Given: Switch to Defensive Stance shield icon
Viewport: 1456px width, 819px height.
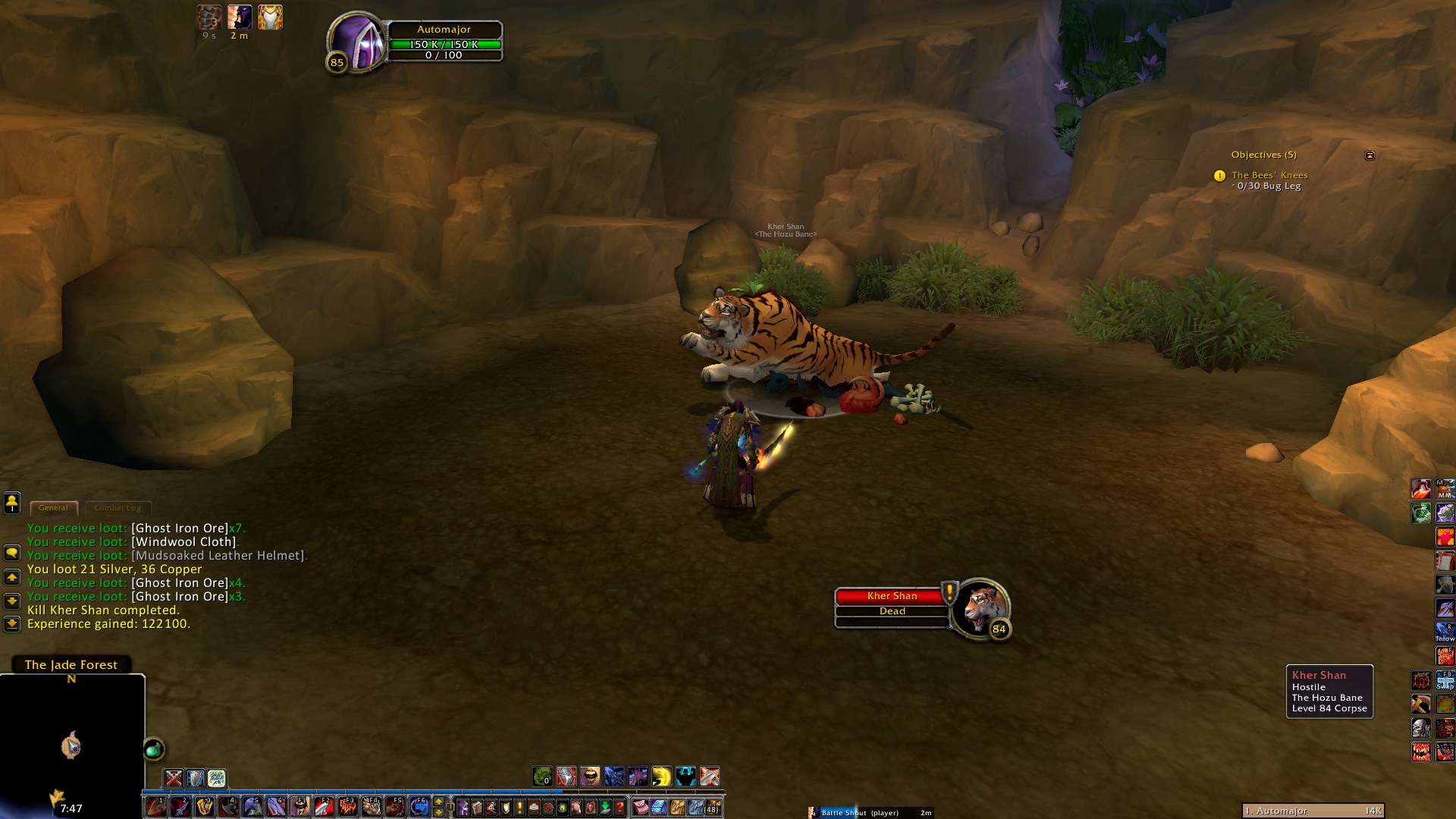Looking at the screenshot, I should [x=196, y=778].
